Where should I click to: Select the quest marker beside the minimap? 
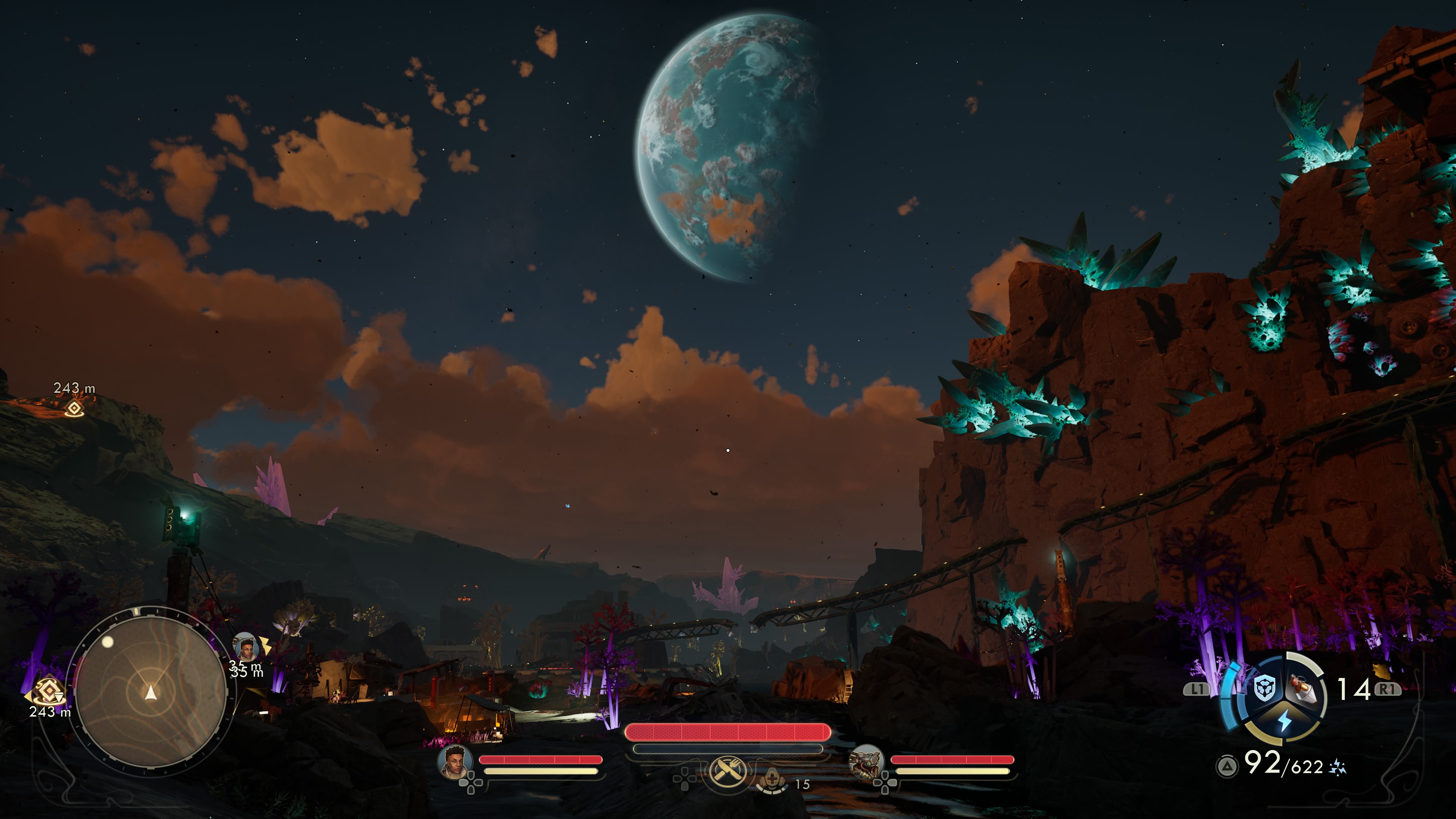pyautogui.click(x=47, y=690)
